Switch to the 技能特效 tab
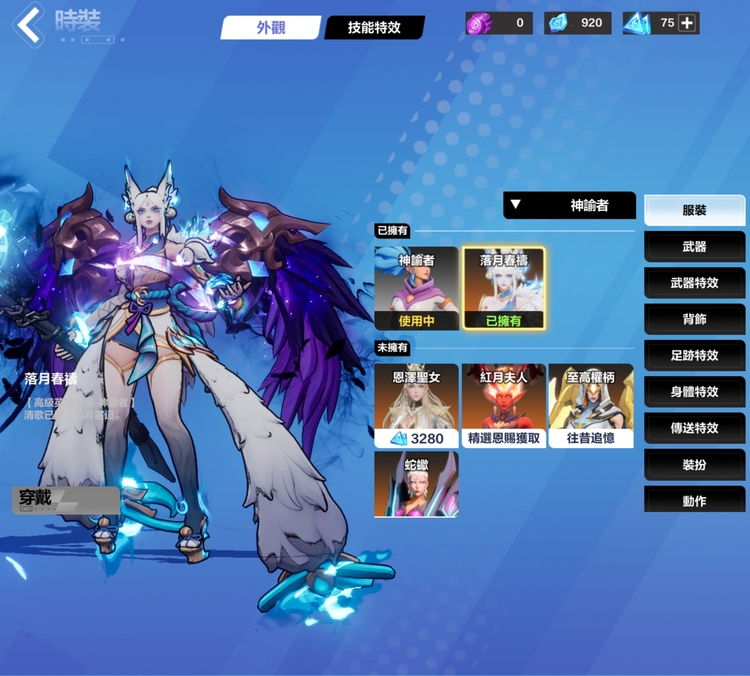Viewport: 750px width, 676px height. pyautogui.click(x=374, y=27)
